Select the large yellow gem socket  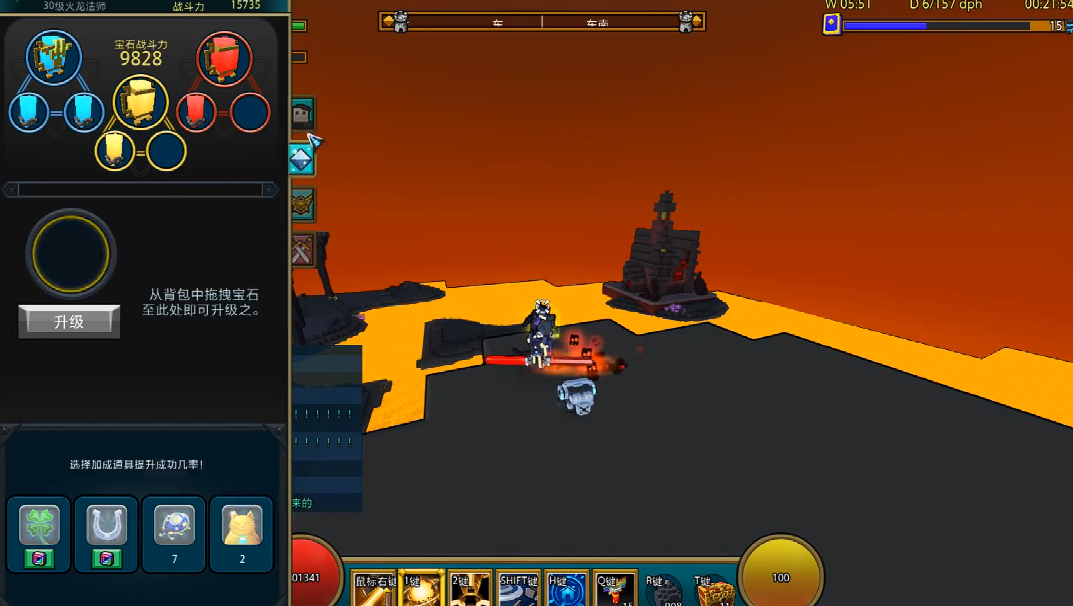click(140, 103)
